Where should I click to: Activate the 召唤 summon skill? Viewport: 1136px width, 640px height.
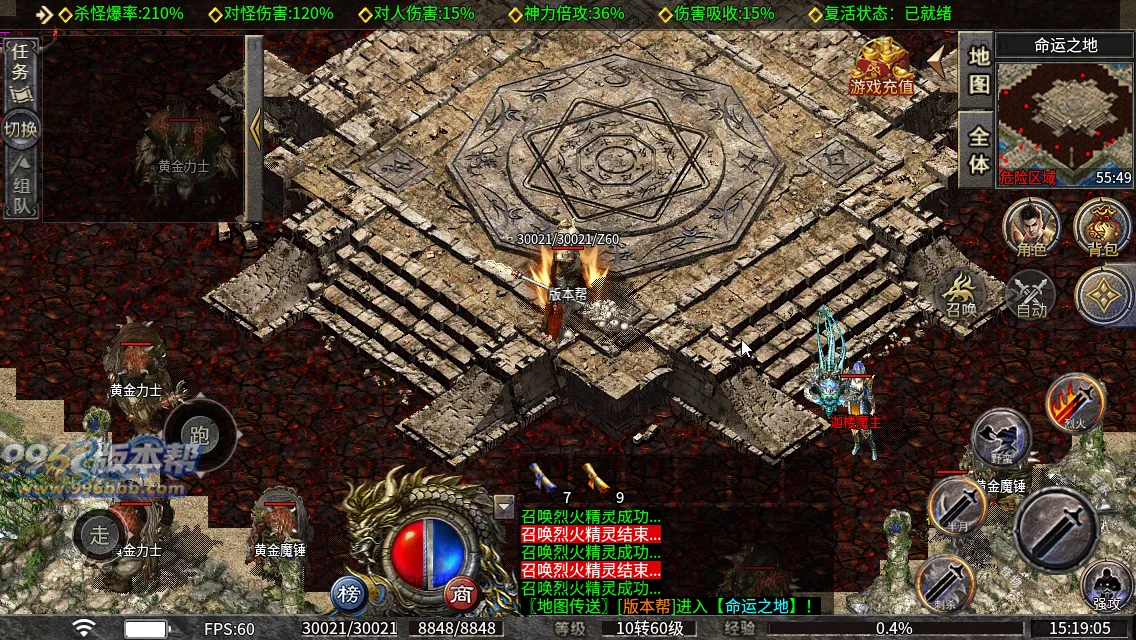point(962,293)
